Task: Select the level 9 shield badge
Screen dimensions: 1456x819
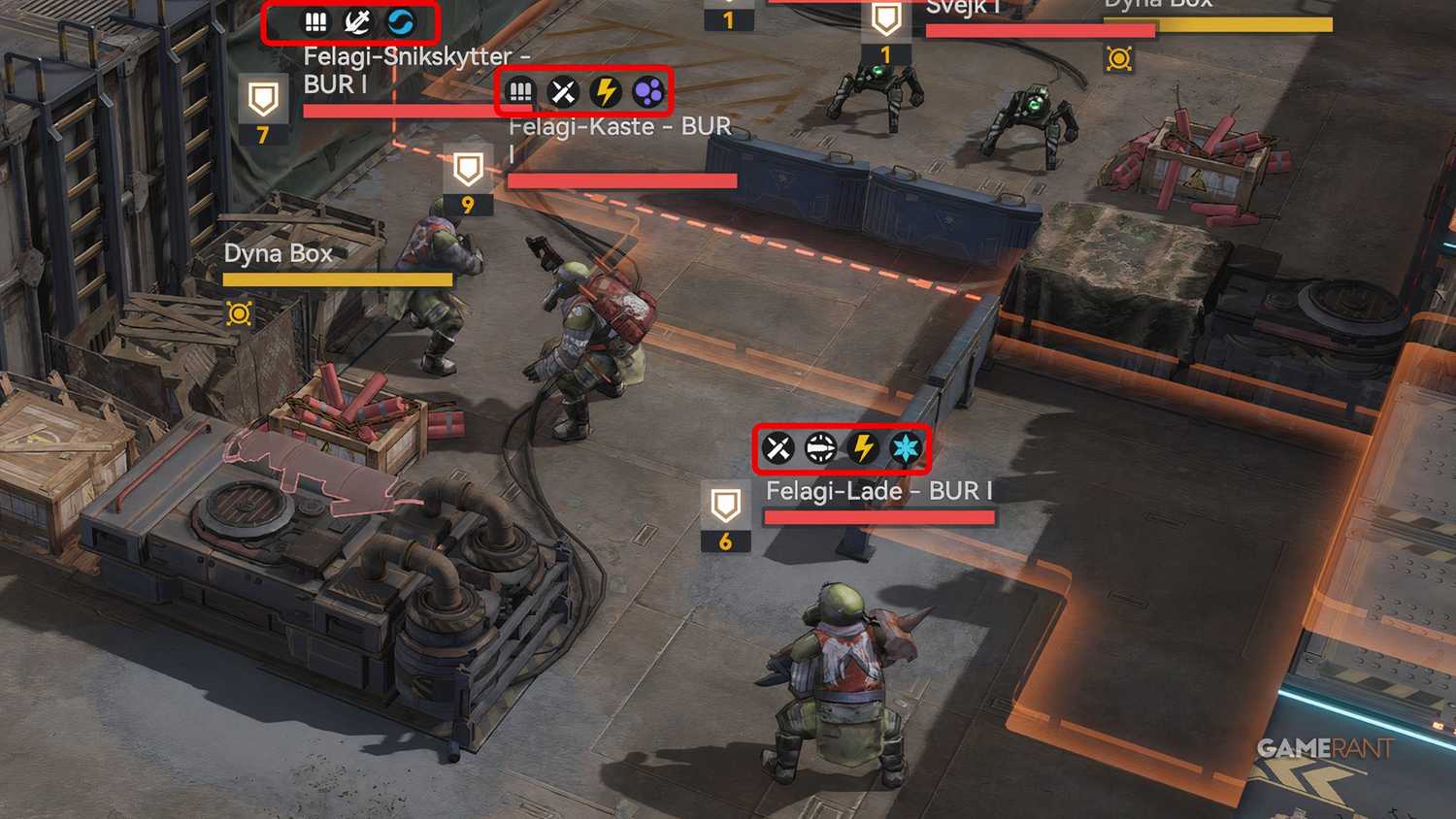Action: pos(469,178)
